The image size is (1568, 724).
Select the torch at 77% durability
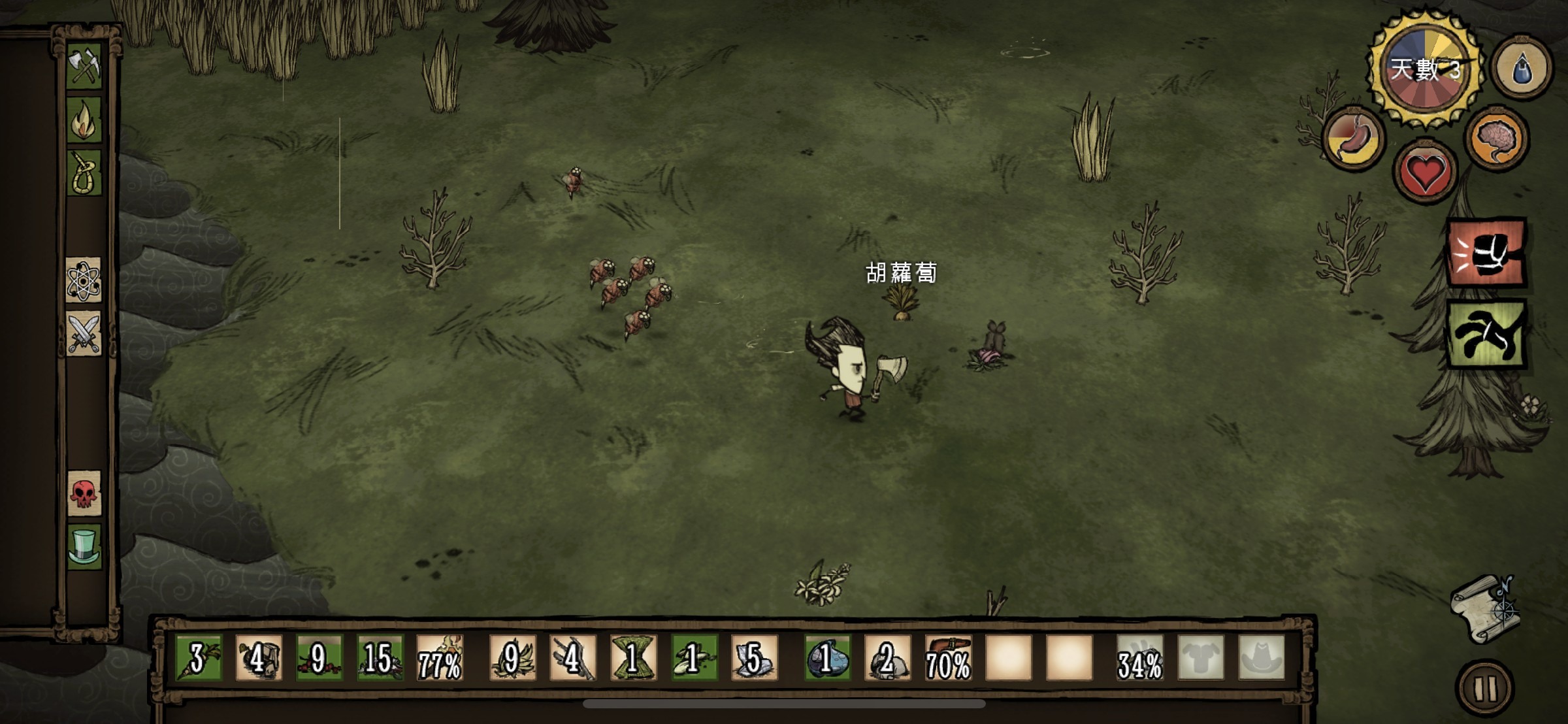pos(440,657)
